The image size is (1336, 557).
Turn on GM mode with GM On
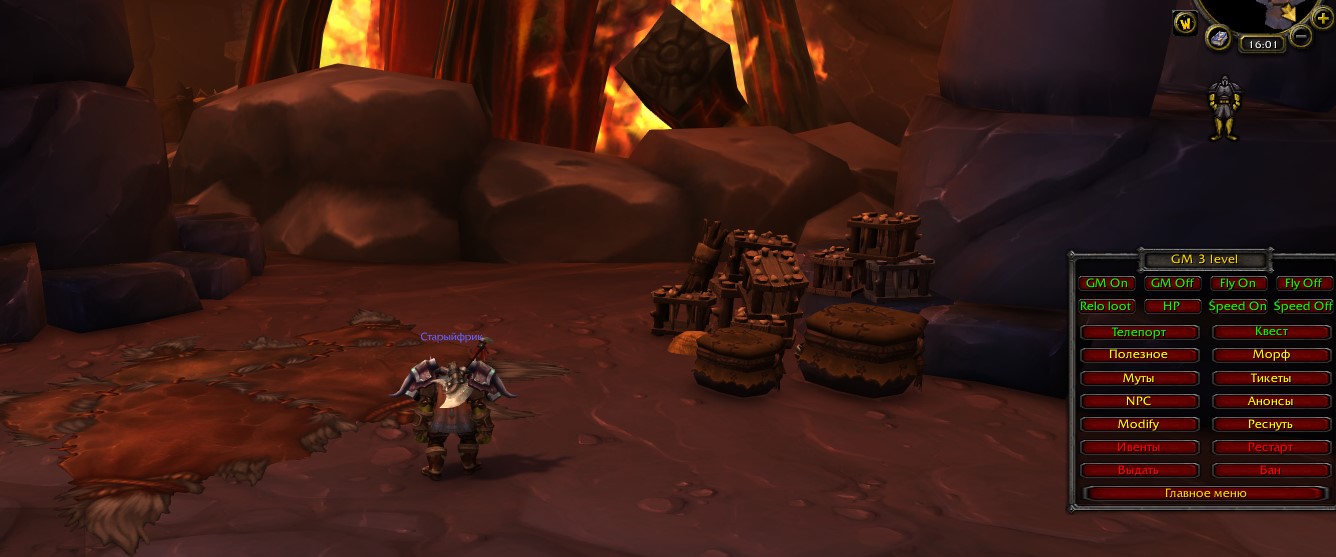pyautogui.click(x=1107, y=284)
